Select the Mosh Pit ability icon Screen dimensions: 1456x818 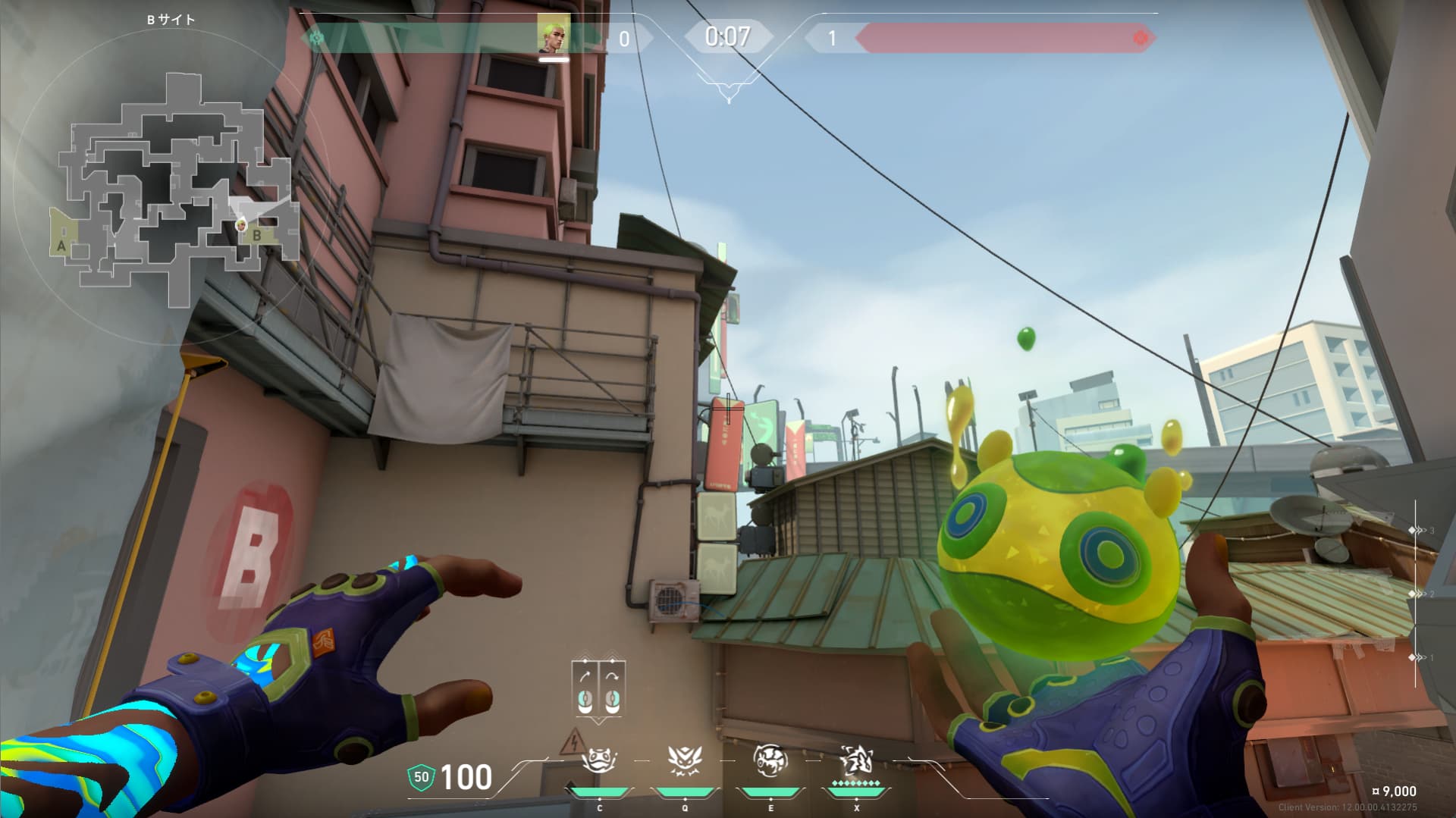tap(599, 760)
